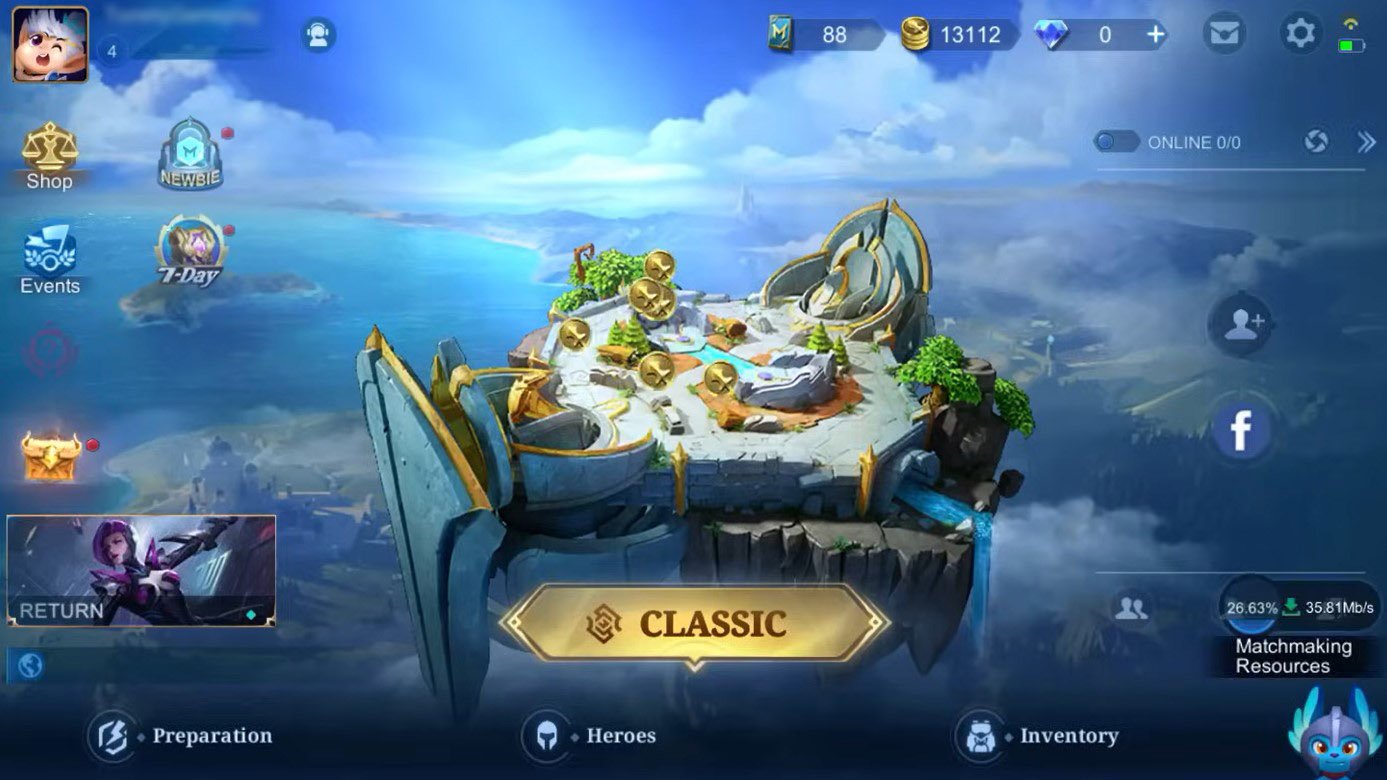Collapse the friends panel with the double arrow
The height and width of the screenshot is (780, 1387).
1366,142
